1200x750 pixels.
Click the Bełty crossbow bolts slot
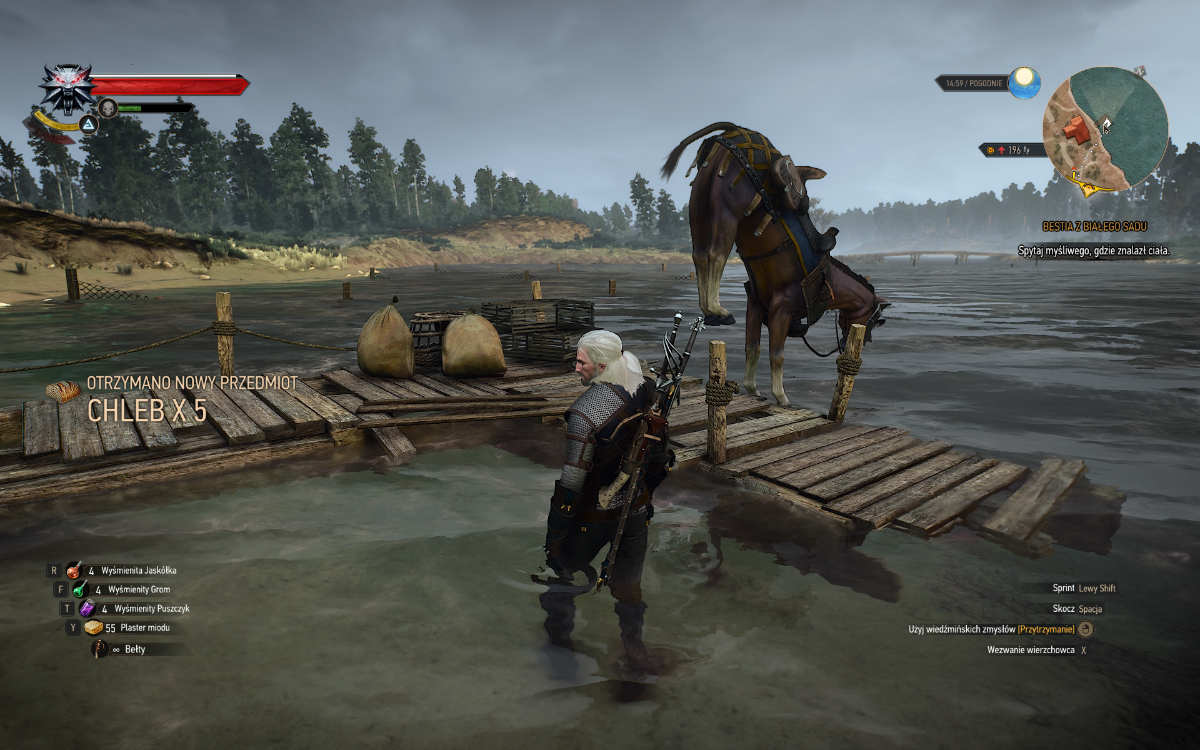(x=100, y=649)
